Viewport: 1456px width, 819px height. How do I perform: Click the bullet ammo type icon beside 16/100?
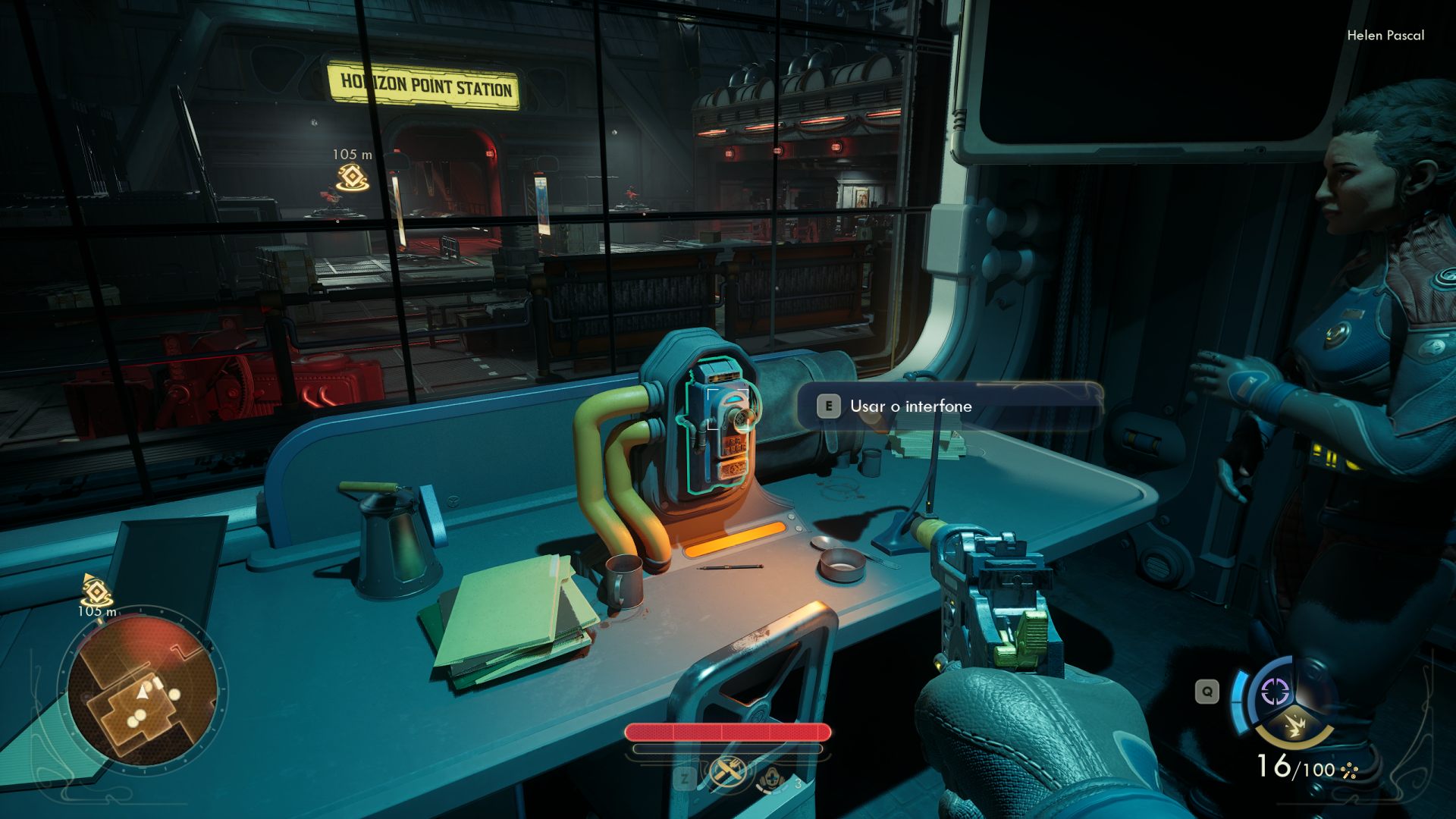tap(1348, 770)
